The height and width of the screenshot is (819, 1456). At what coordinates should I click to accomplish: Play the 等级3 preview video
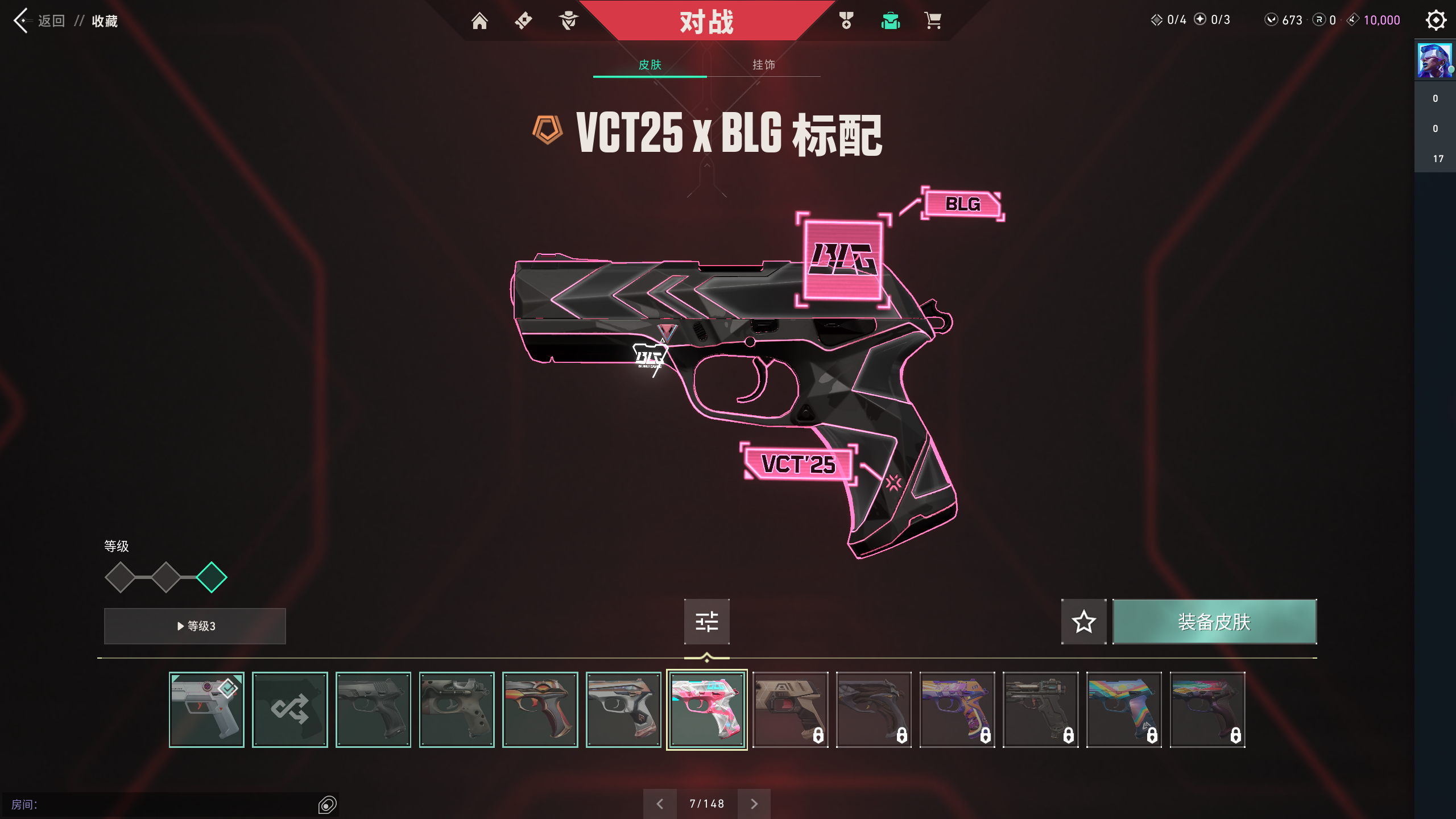coord(195,626)
